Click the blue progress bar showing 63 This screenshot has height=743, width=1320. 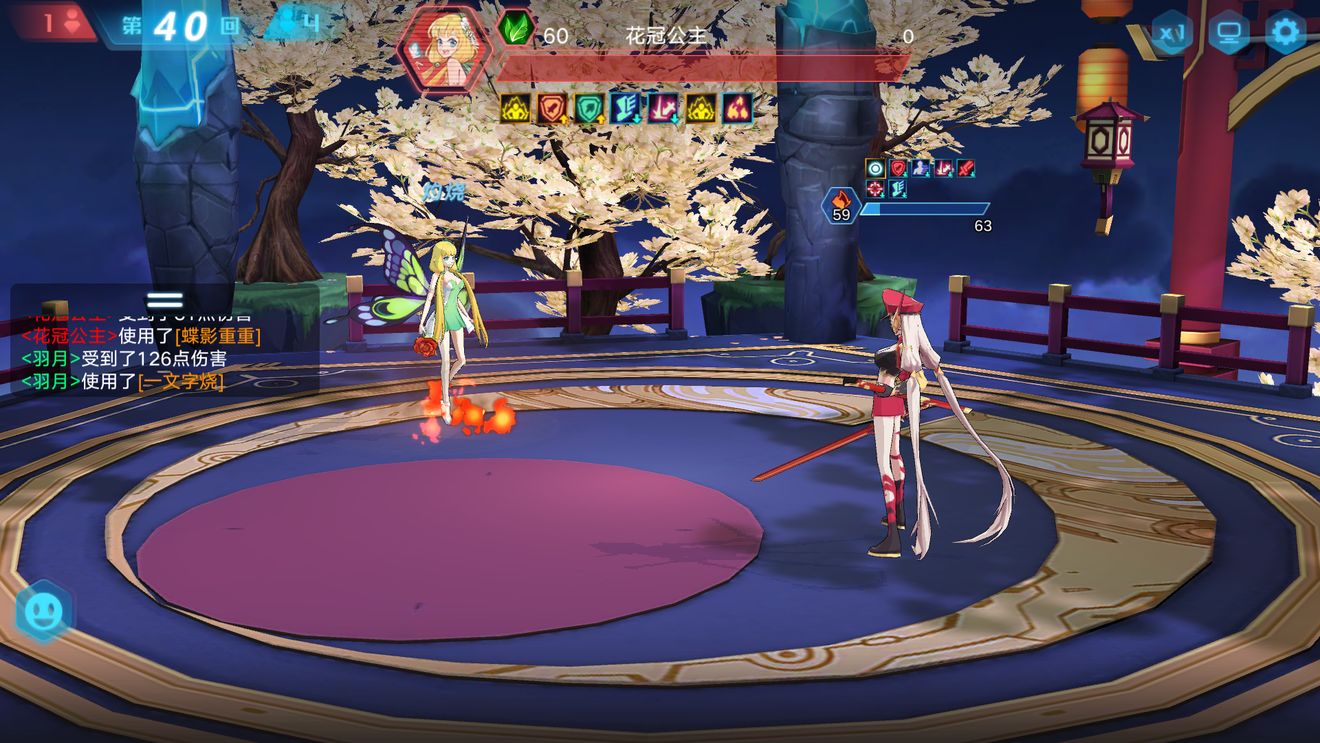925,210
